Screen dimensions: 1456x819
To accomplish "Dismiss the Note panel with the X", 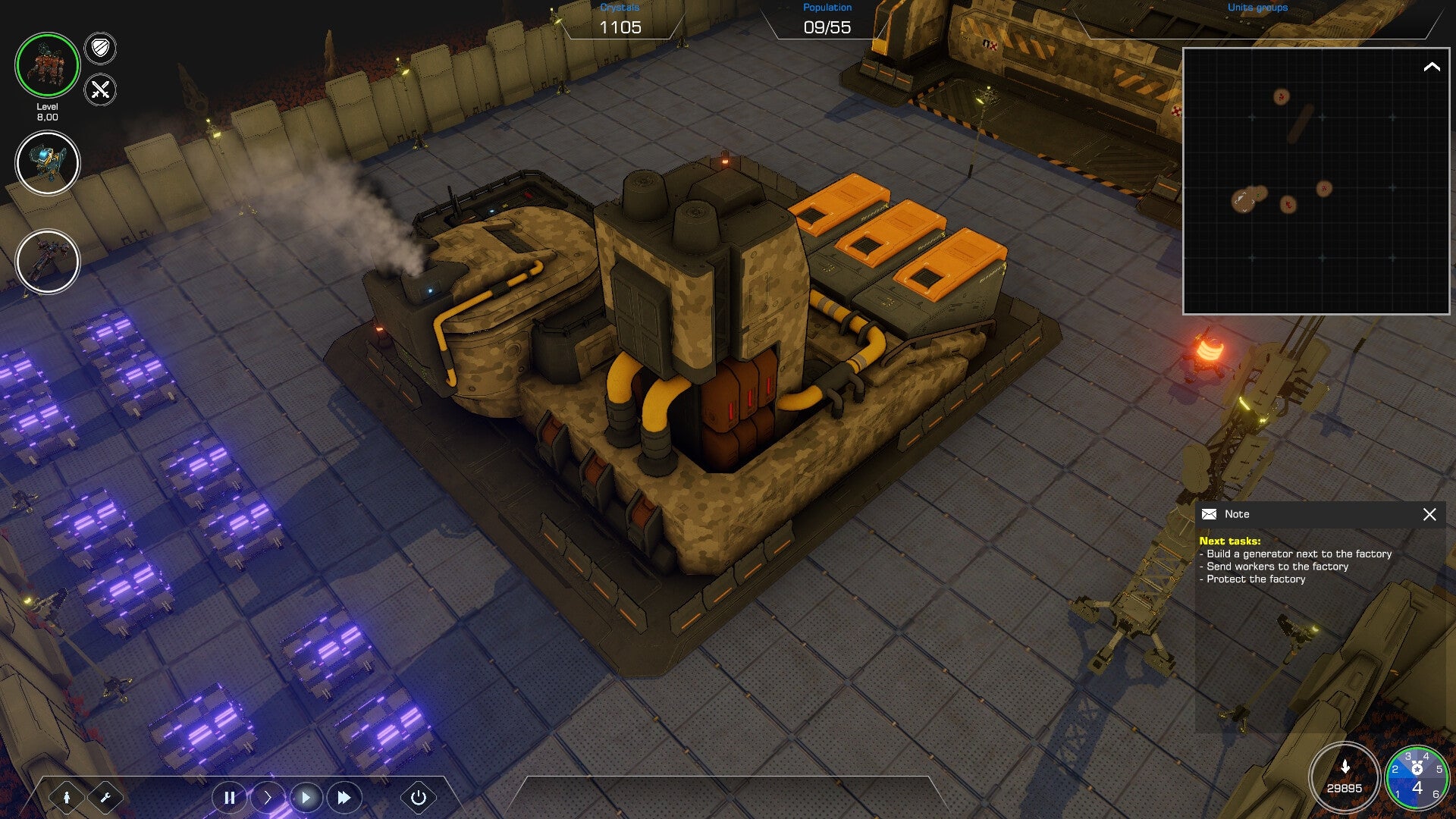I will (1430, 514).
